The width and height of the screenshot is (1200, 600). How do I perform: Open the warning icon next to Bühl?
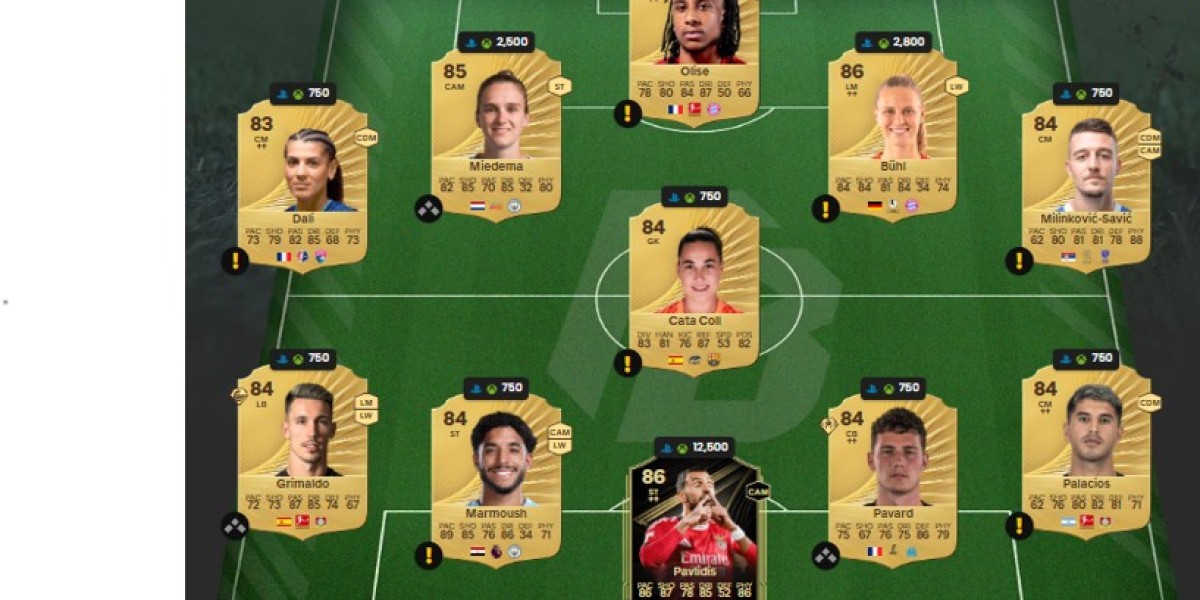click(825, 209)
